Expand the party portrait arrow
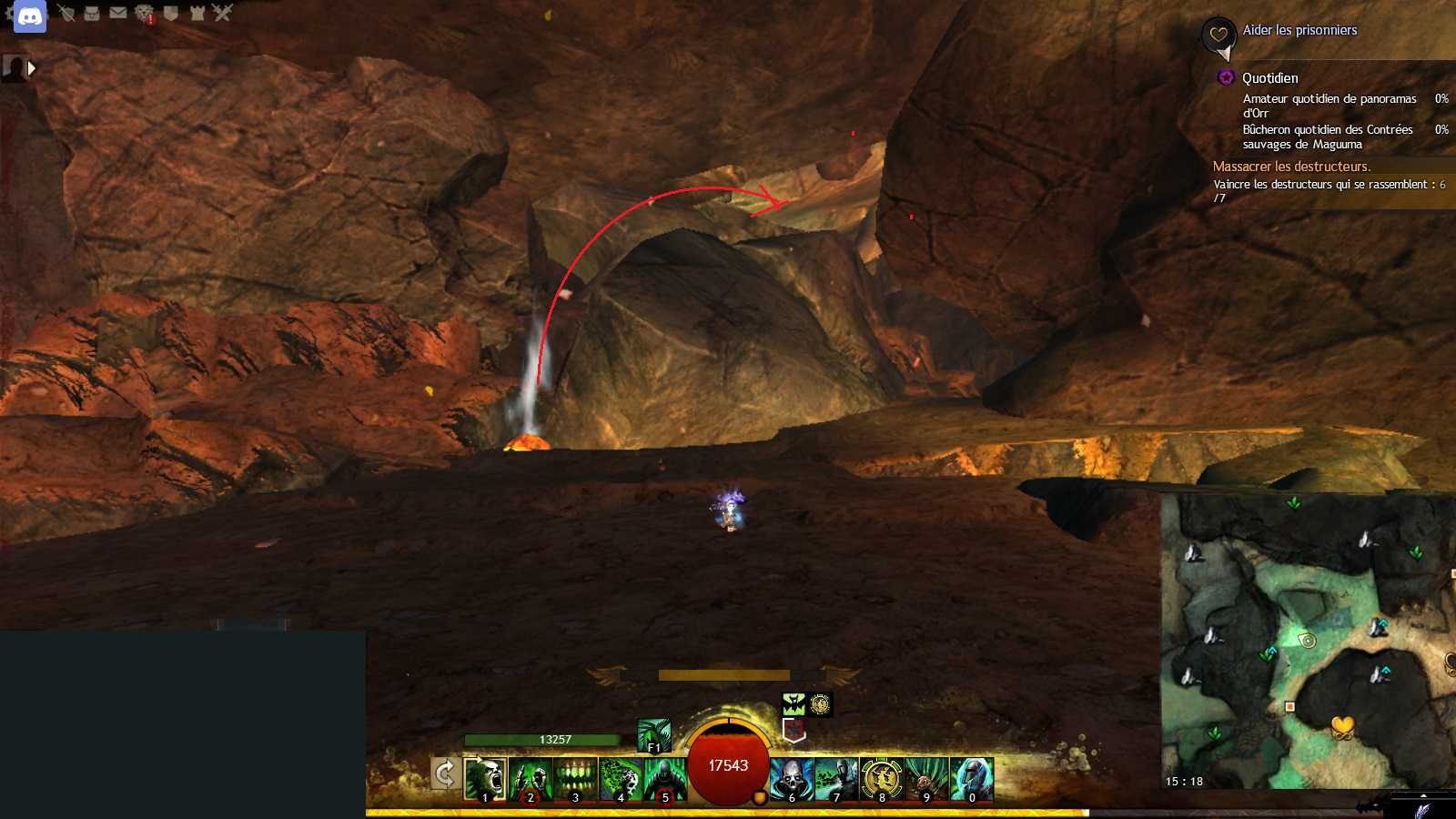Screen dimensions: 1456x819 click(x=32, y=68)
